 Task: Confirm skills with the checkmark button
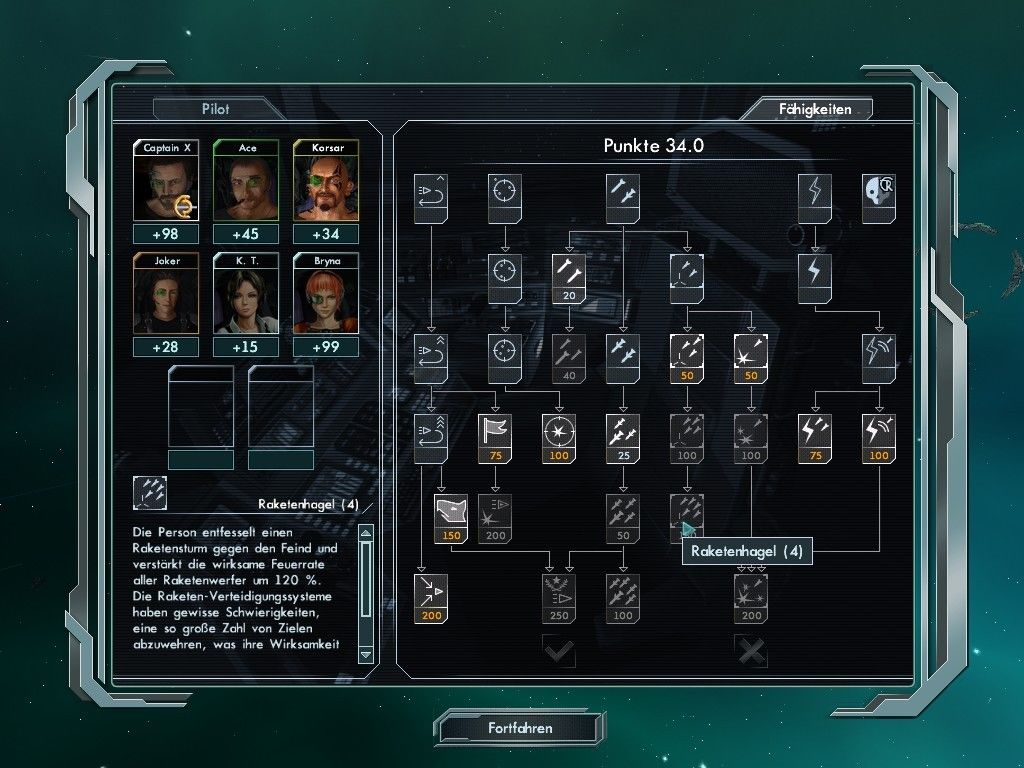tap(558, 651)
